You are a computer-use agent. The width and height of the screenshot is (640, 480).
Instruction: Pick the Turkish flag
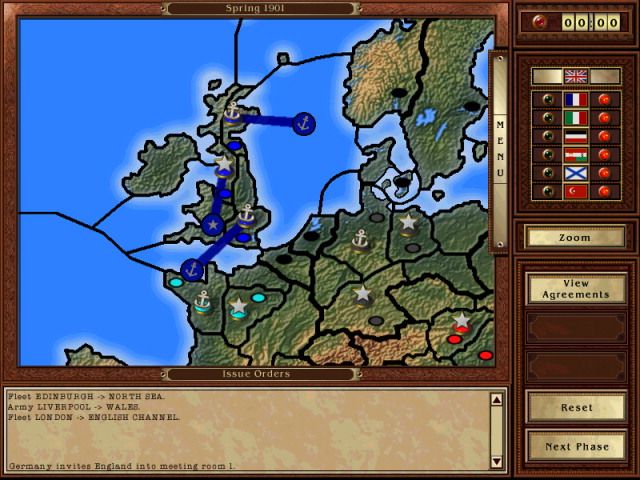click(575, 190)
